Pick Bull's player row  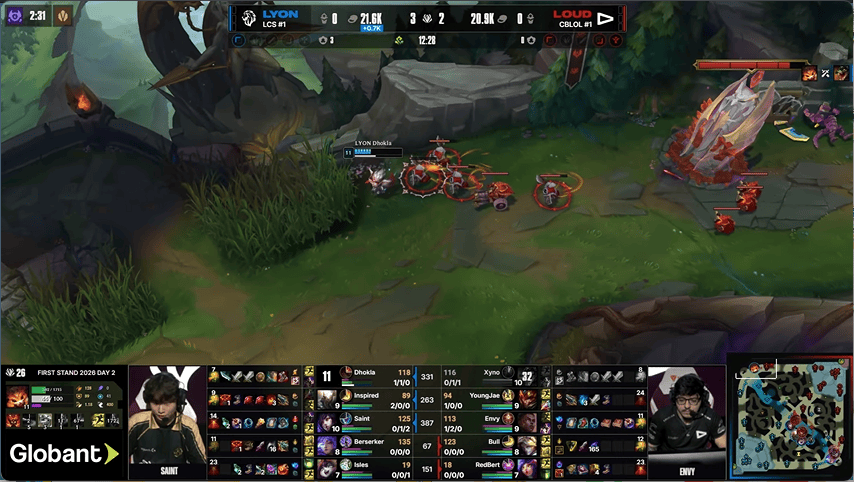coord(490,444)
